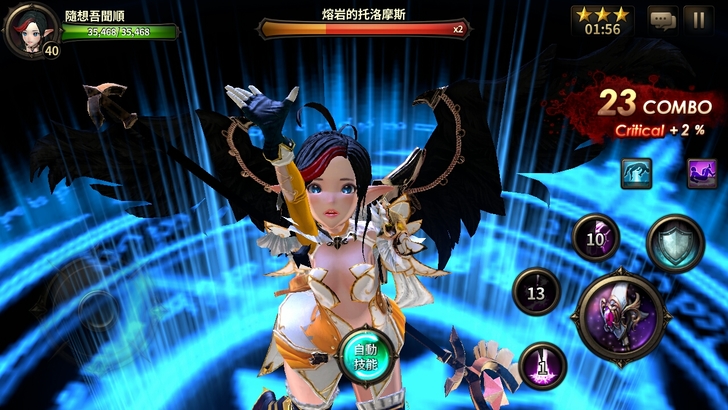This screenshot has height=410, width=728.
Task: Select the purple figure buff icon
Action: click(702, 174)
